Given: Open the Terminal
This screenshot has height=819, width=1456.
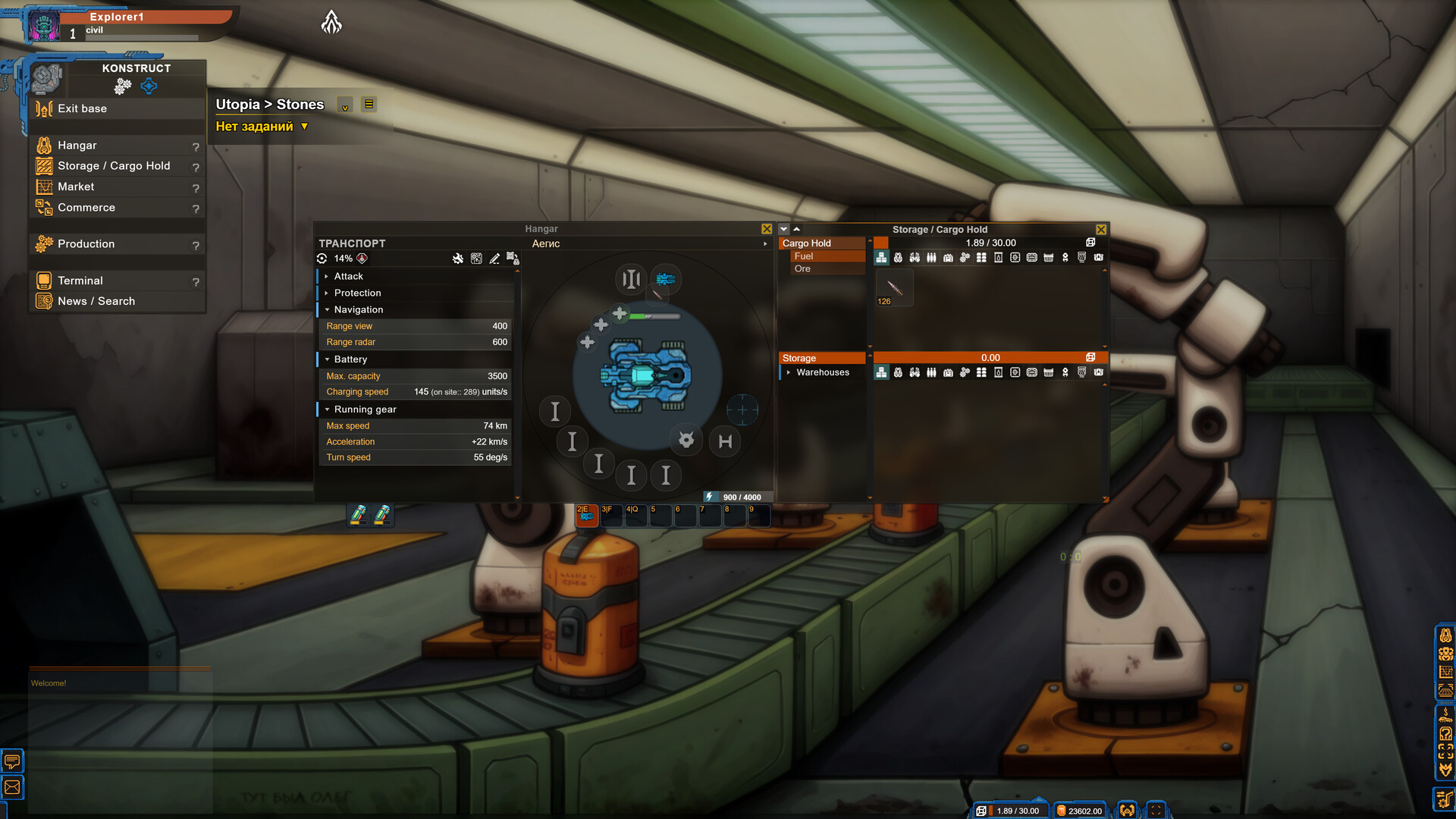Looking at the screenshot, I should pyautogui.click(x=80, y=281).
